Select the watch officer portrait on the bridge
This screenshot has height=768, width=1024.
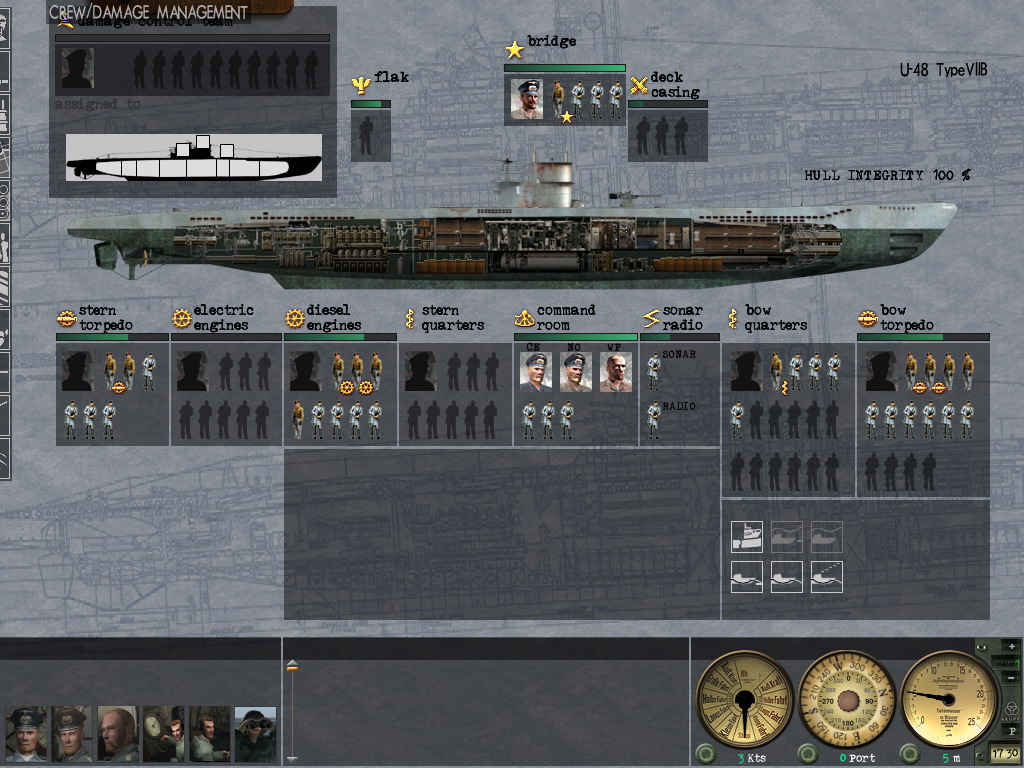coord(527,98)
